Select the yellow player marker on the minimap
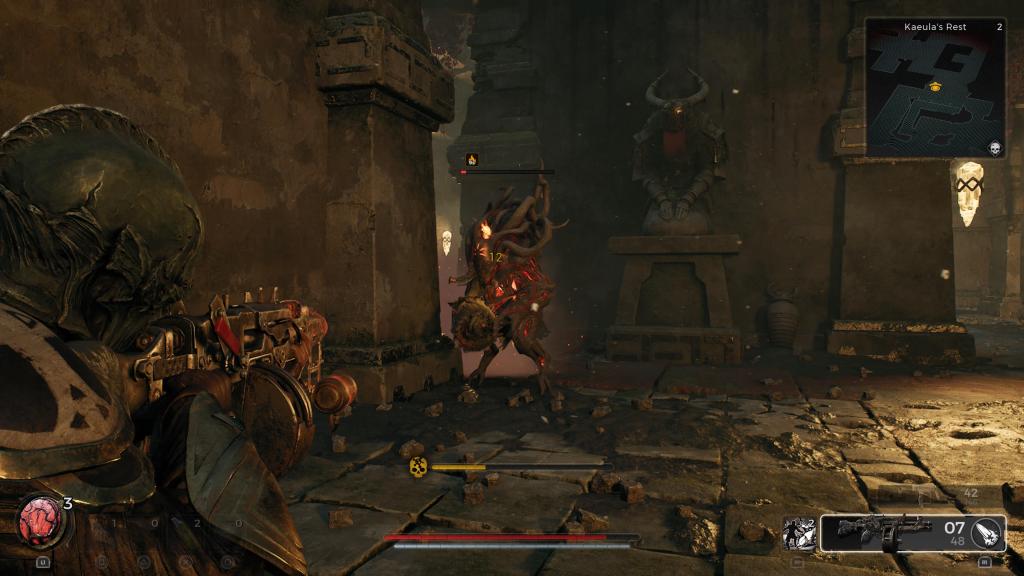Viewport: 1024px width, 576px height. pyautogui.click(x=935, y=87)
